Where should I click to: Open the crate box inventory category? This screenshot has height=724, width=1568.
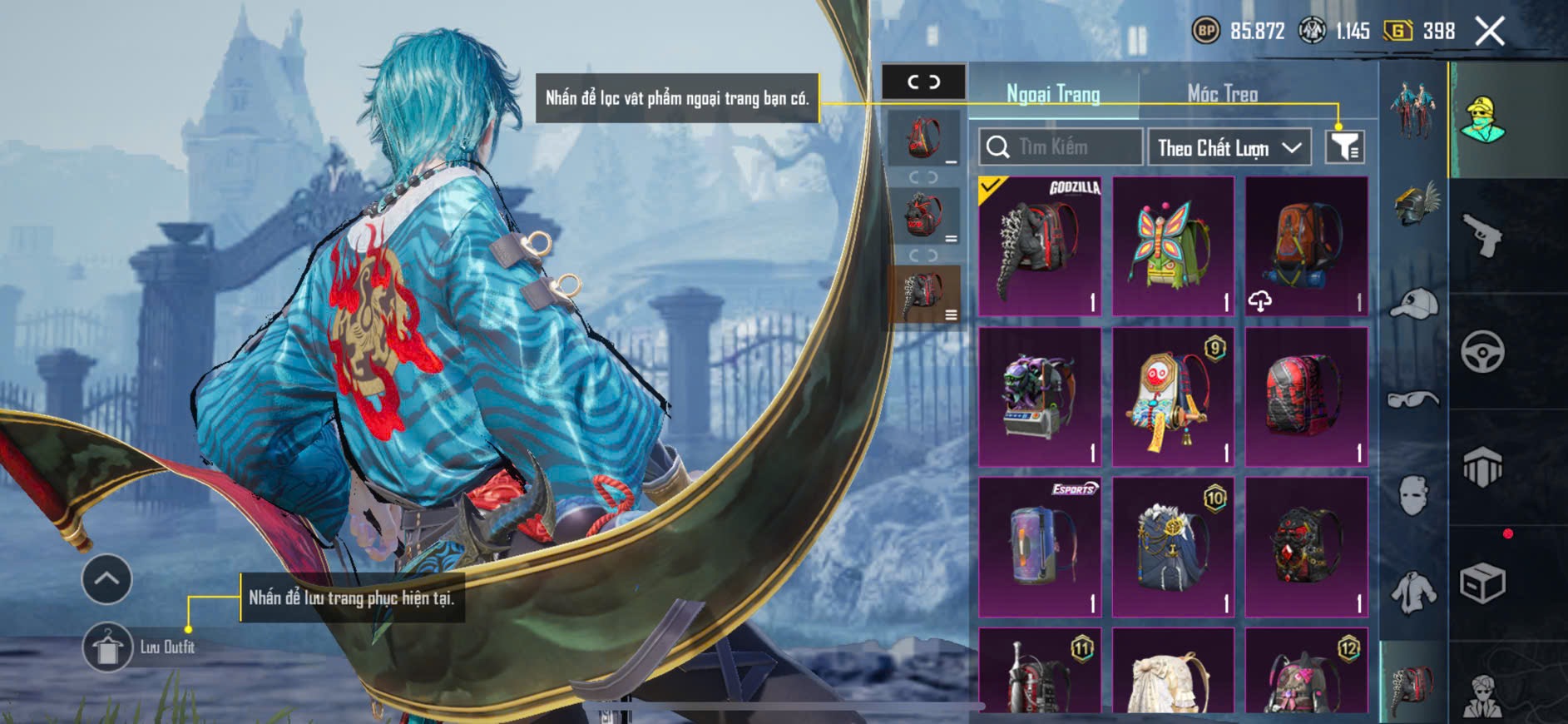point(1482,583)
